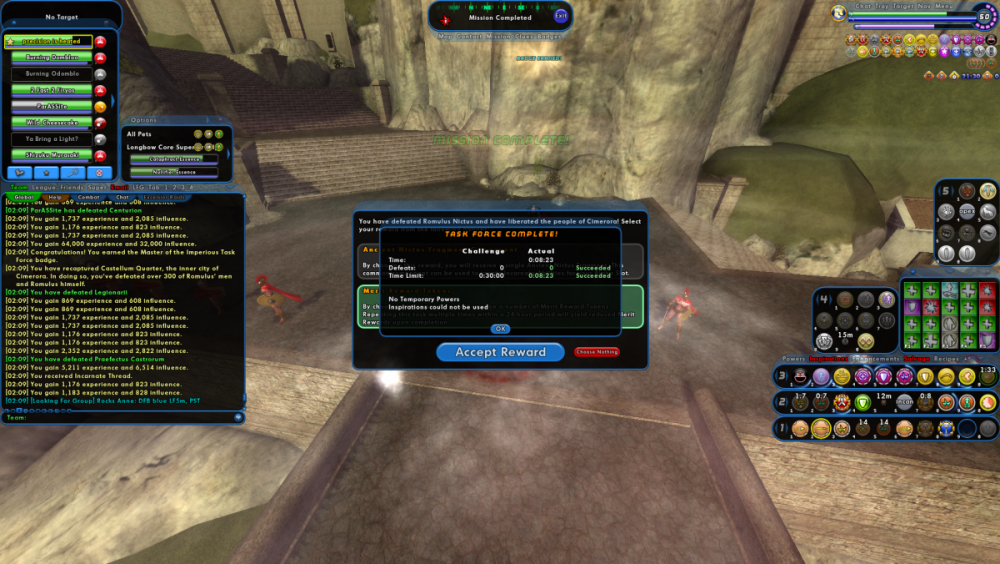
Task: Open the Combat chat tab
Action: click(x=89, y=197)
